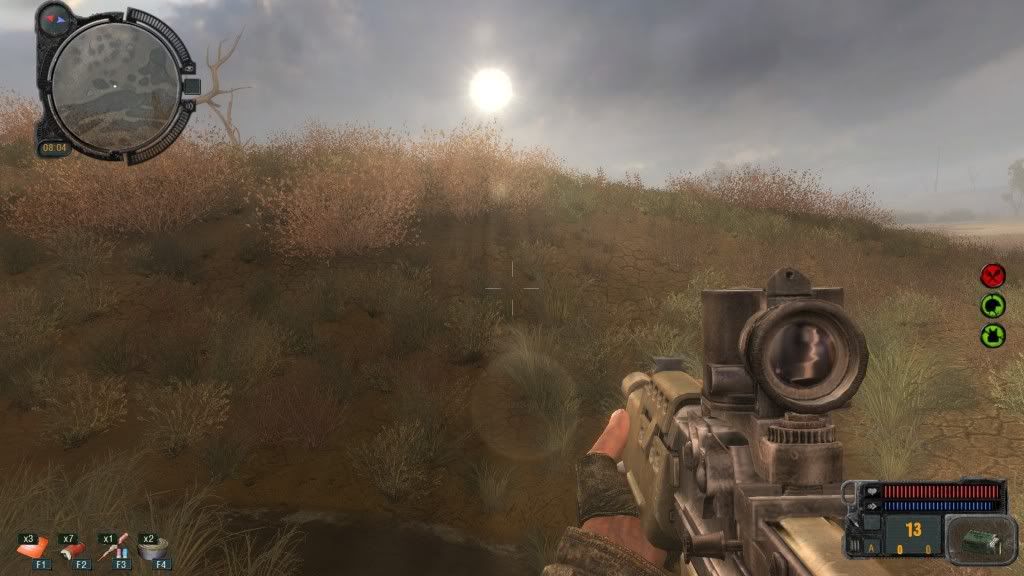Click the red status indicator icon
The width and height of the screenshot is (1024, 576).
pyautogui.click(x=992, y=275)
